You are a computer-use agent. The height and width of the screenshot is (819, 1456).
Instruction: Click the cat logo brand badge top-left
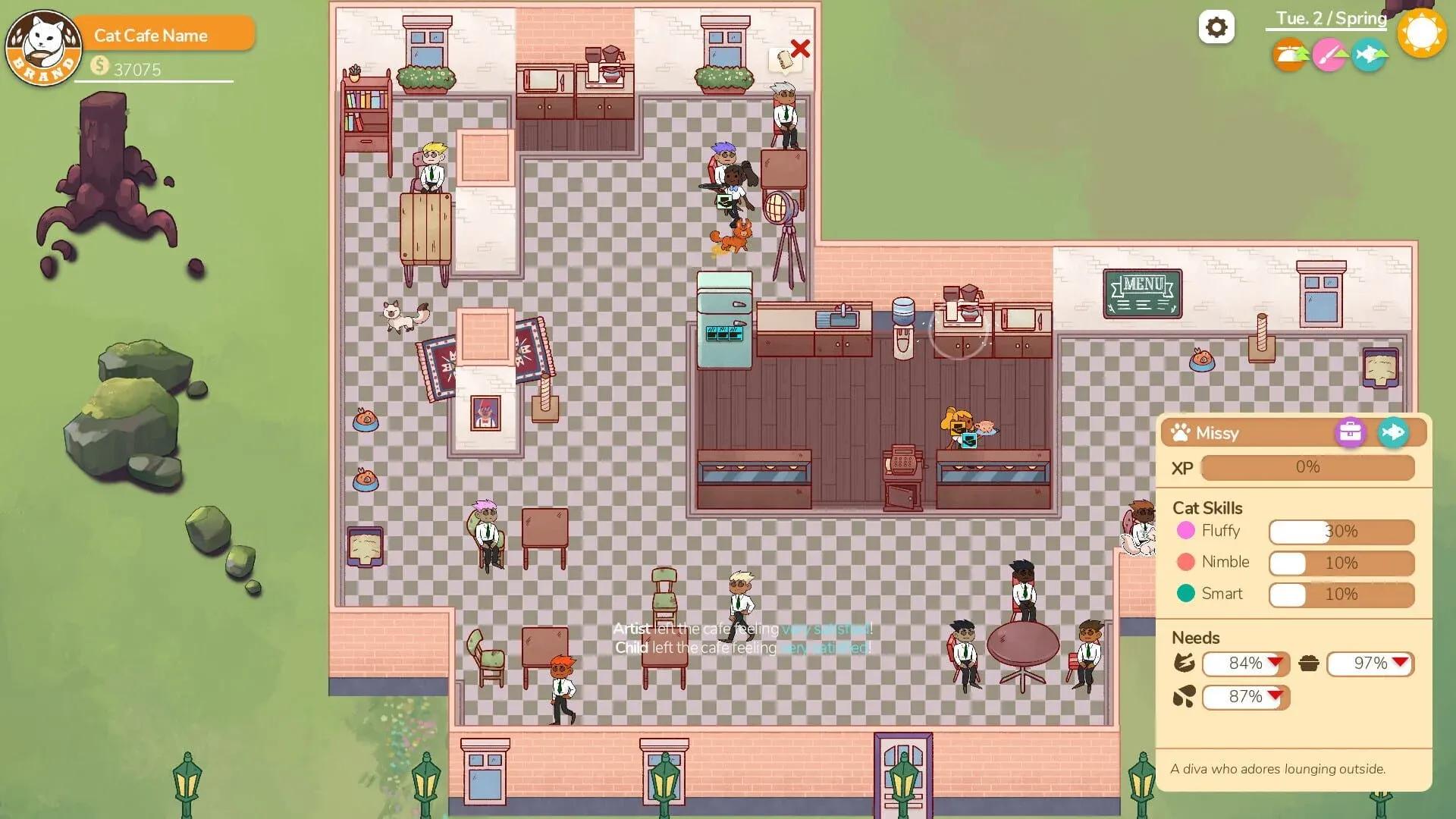click(x=43, y=47)
